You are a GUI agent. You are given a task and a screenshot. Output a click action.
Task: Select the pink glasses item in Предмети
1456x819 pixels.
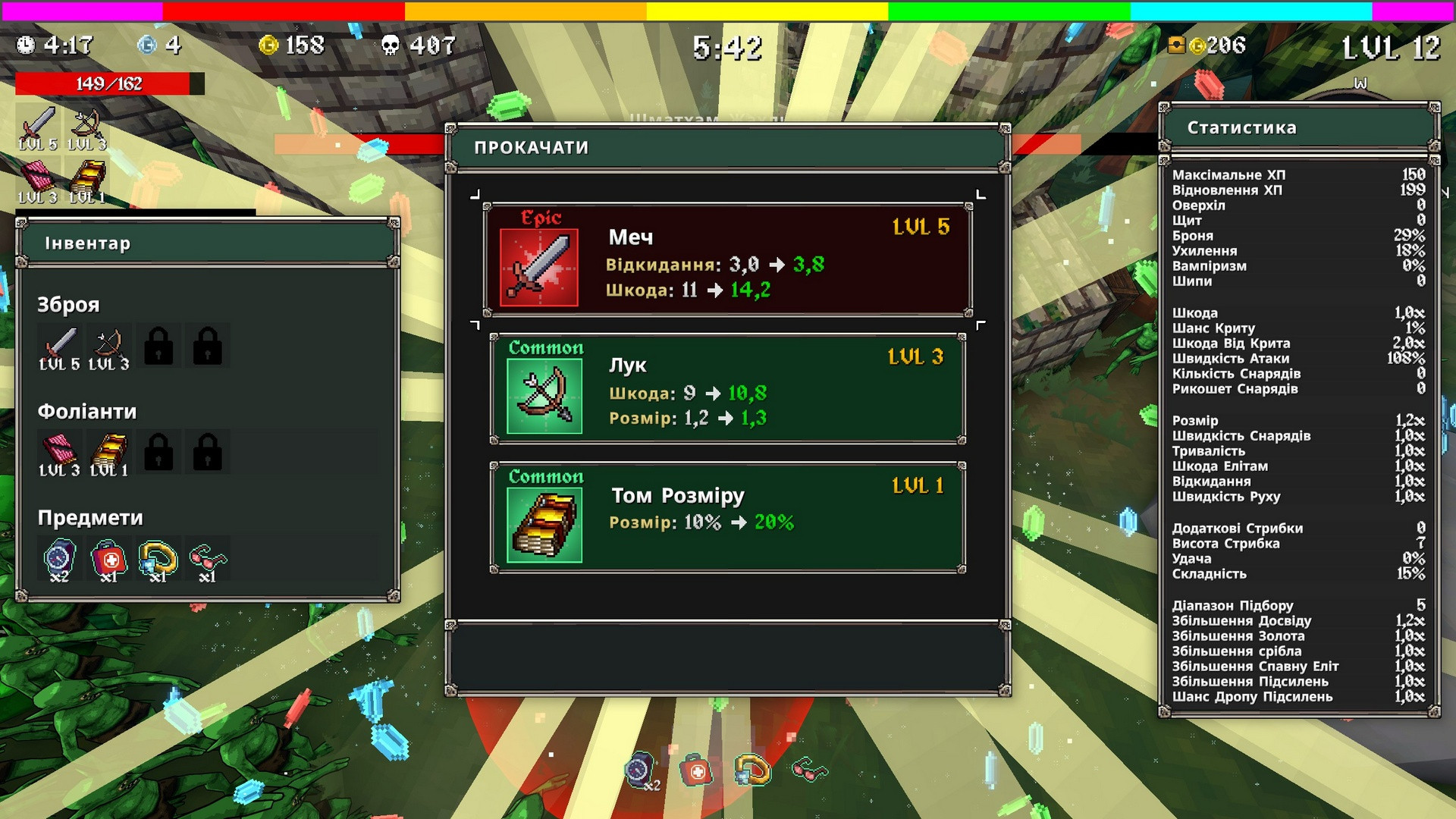(207, 560)
